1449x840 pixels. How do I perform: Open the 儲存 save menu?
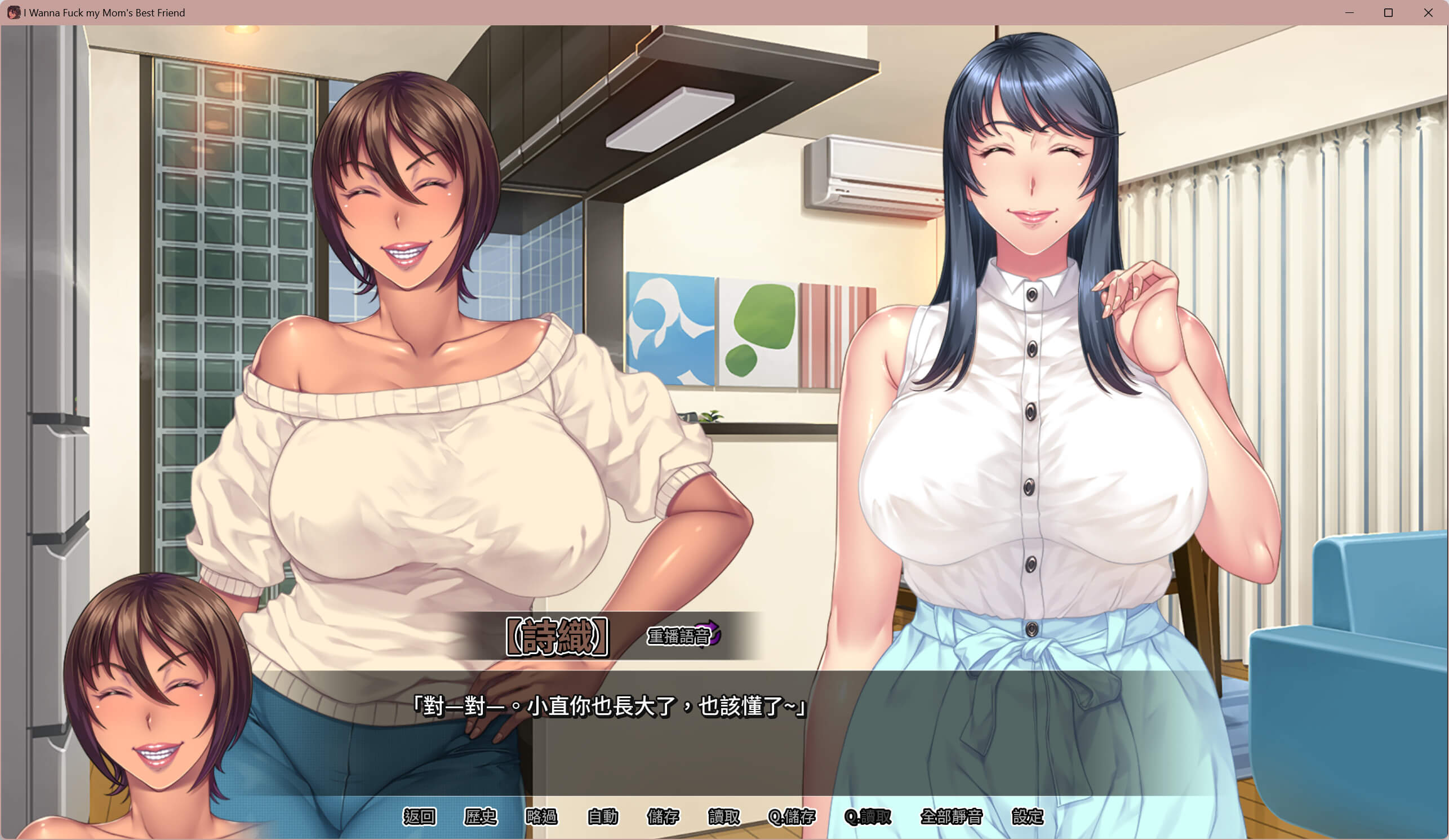(x=663, y=816)
